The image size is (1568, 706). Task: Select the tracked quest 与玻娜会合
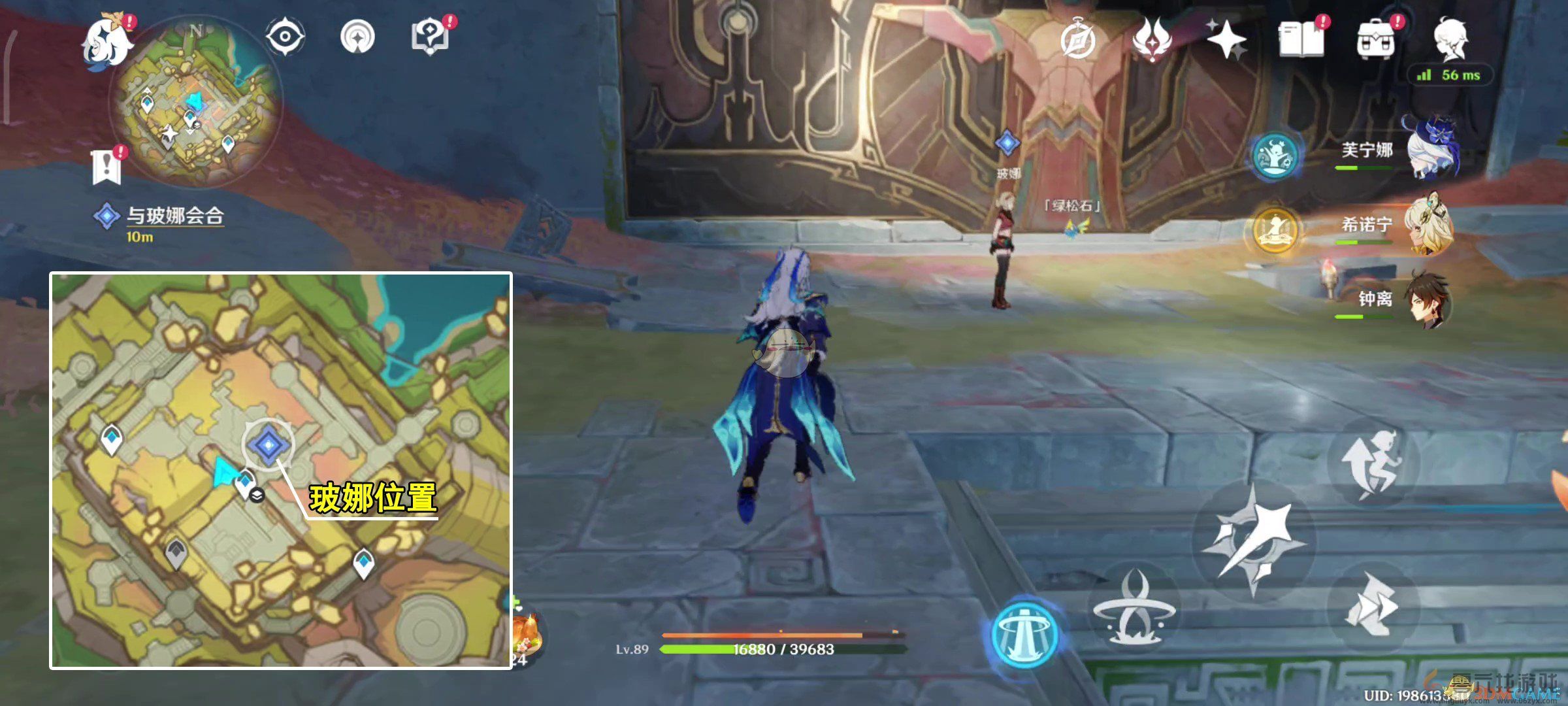(x=174, y=216)
